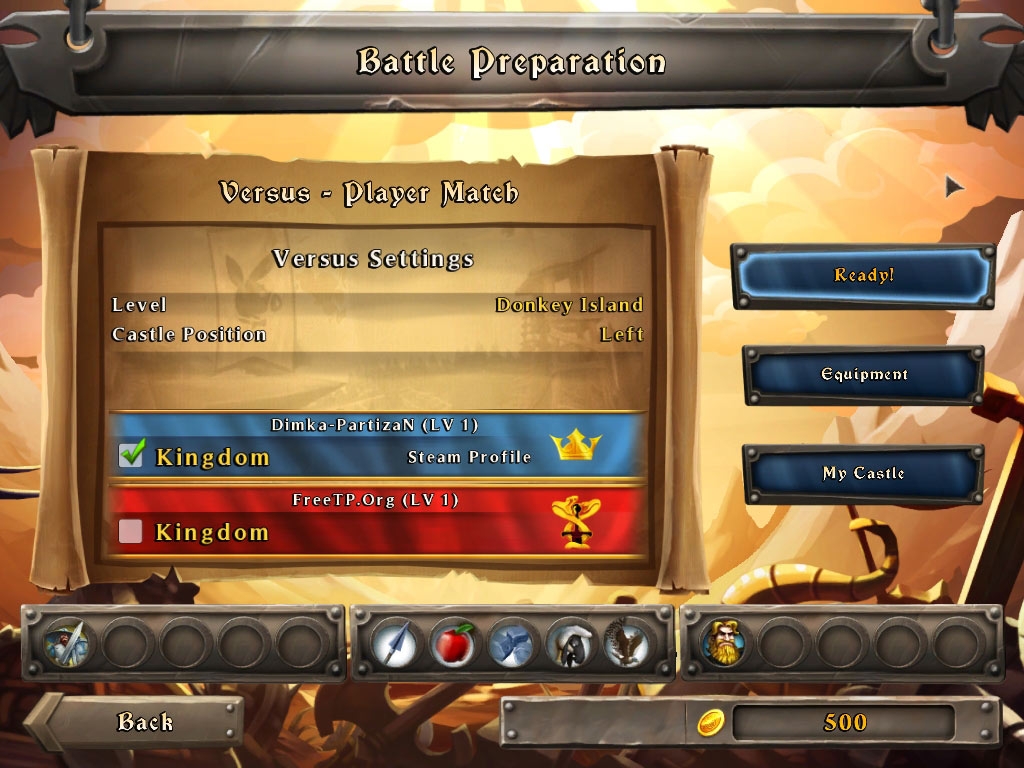The width and height of the screenshot is (1024, 768).
Task: Select the black and white bird slot
Action: tap(570, 643)
